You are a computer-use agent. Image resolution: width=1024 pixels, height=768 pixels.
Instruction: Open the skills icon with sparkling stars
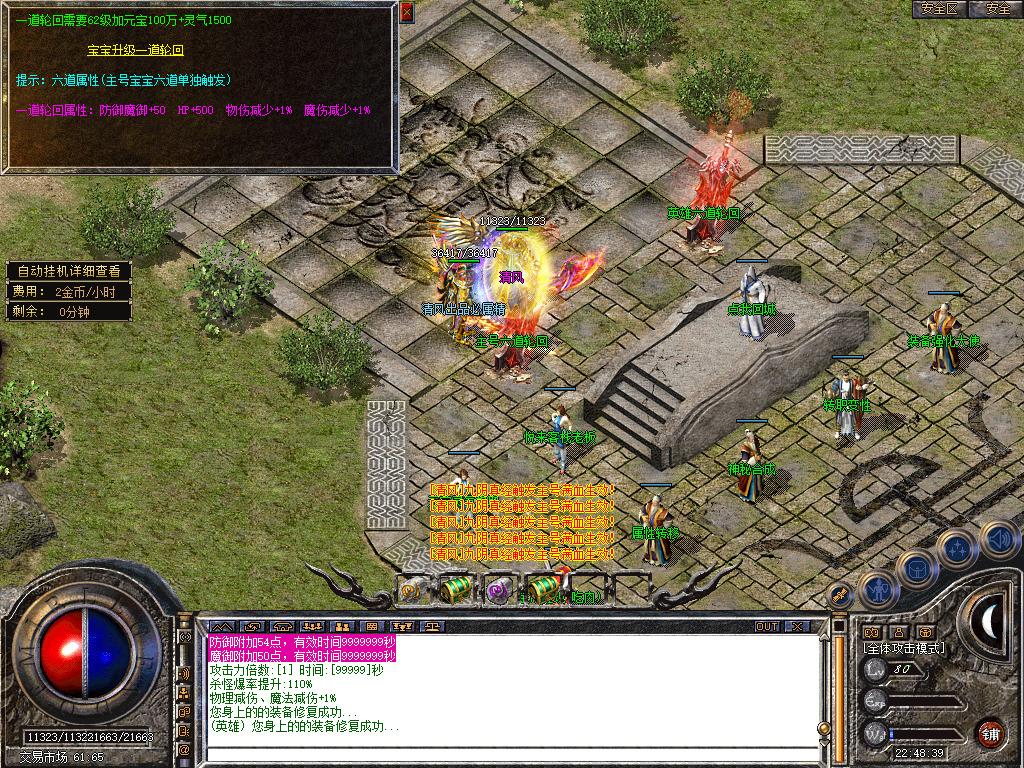pyautogui.click(x=956, y=548)
